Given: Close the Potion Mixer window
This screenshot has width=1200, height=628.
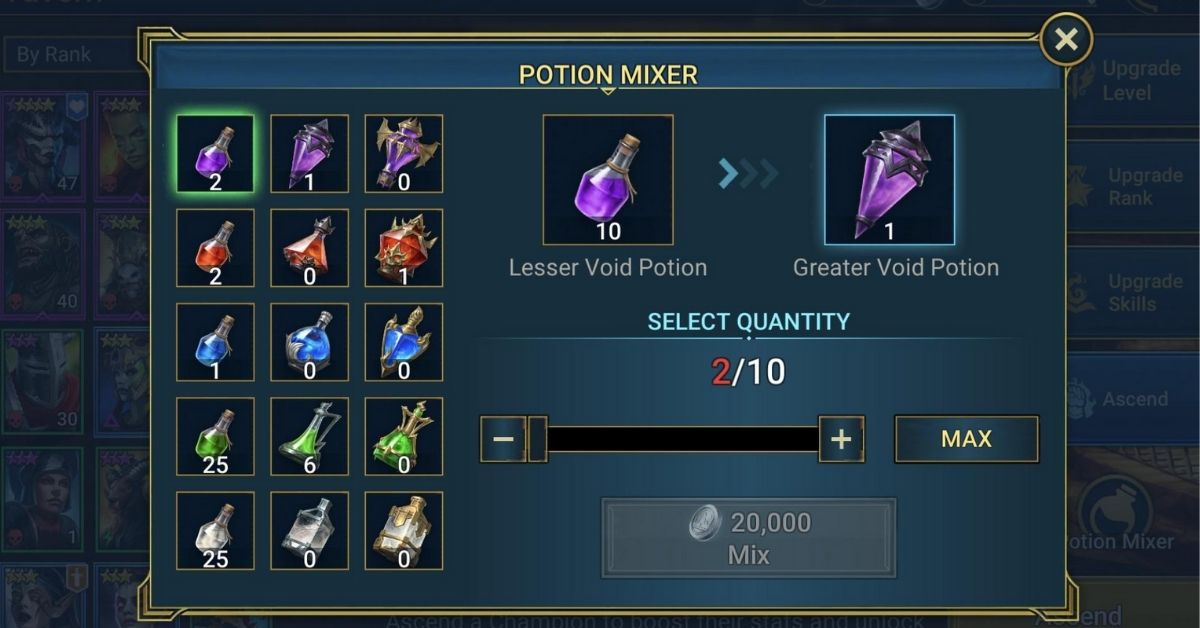Looking at the screenshot, I should point(1066,40).
